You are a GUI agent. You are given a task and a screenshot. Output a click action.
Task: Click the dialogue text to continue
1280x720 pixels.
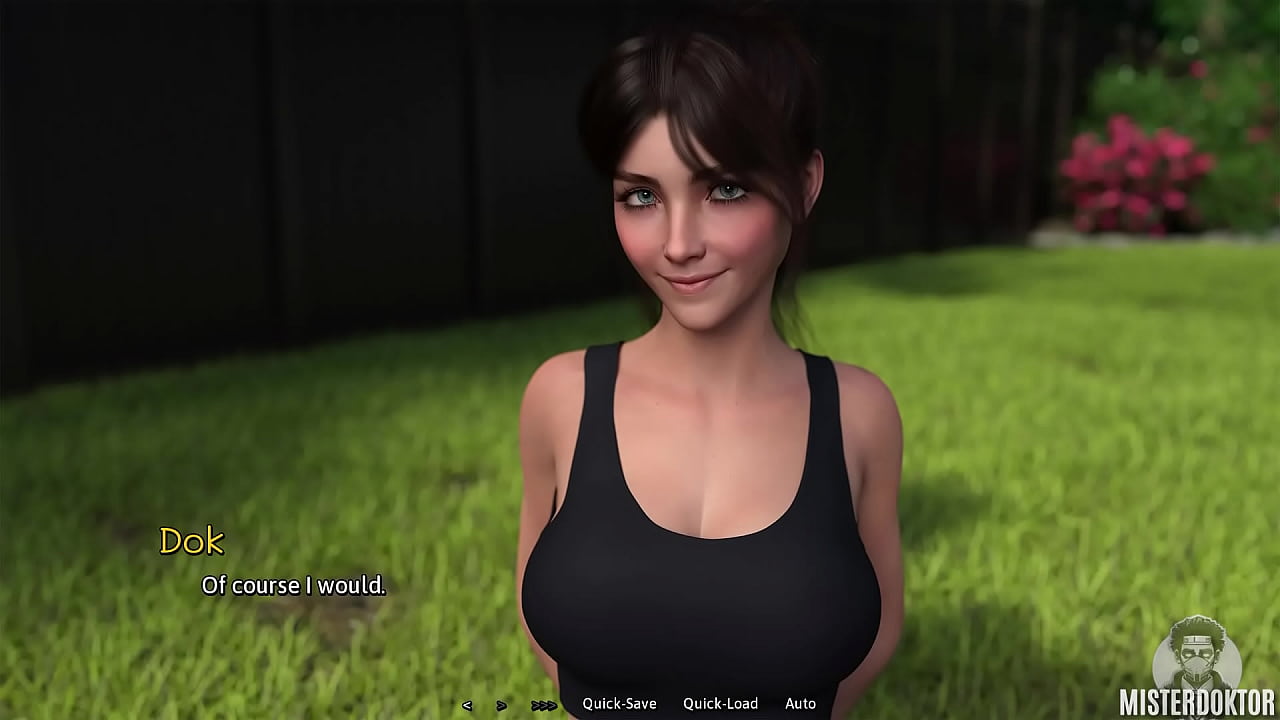[294, 585]
